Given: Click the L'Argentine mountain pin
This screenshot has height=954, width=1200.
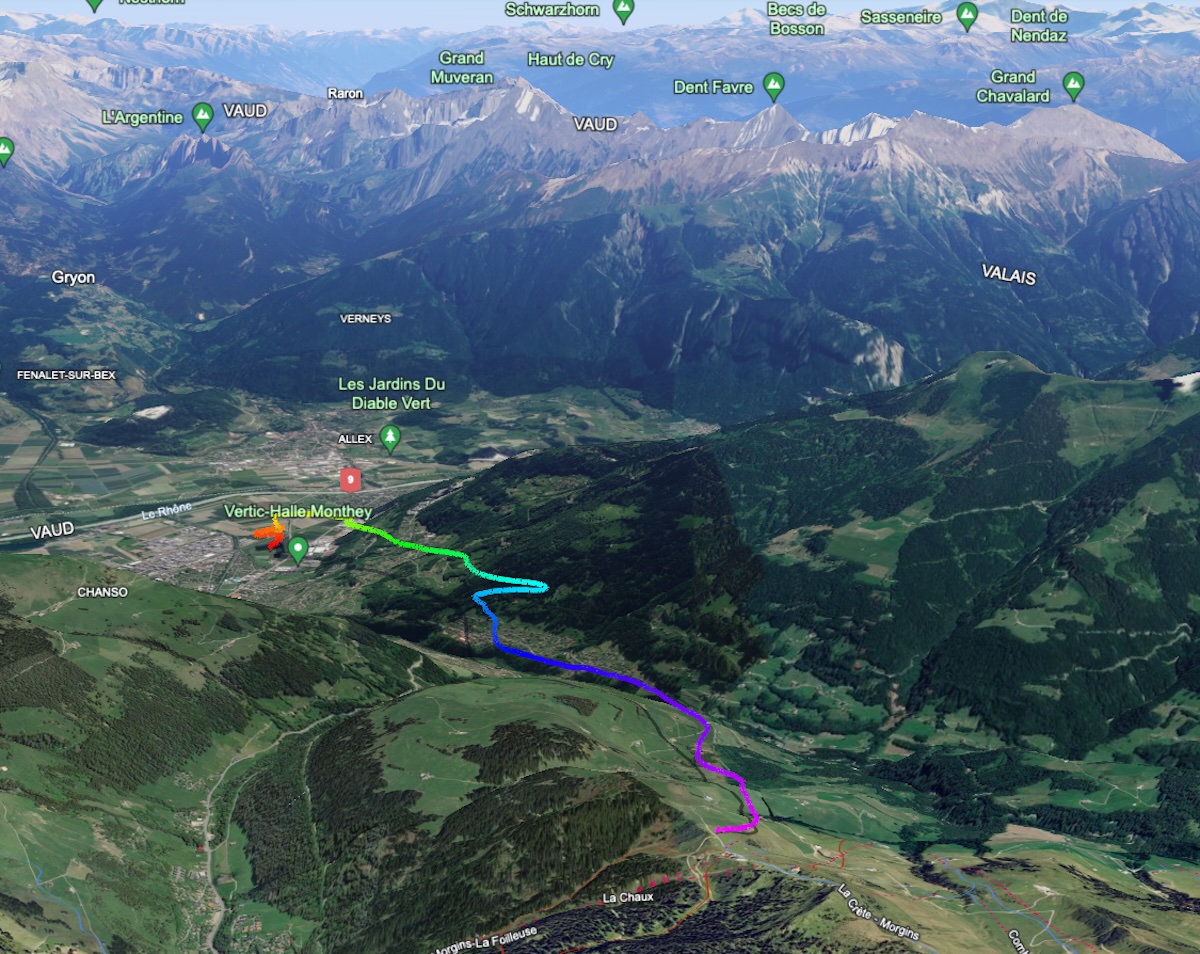Looking at the screenshot, I should click(x=202, y=116).
